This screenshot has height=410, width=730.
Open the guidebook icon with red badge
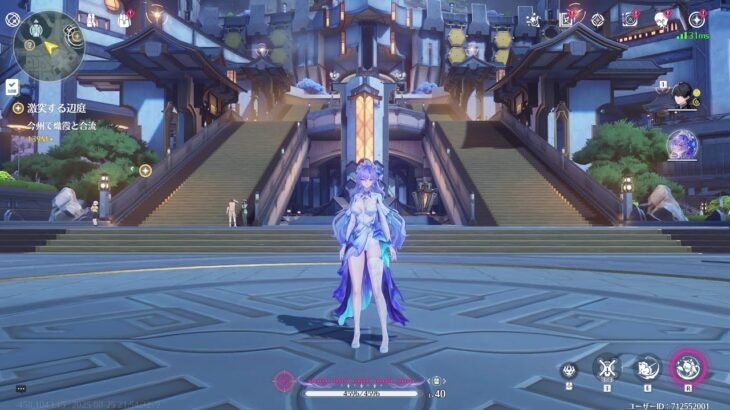pyautogui.click(x=565, y=19)
